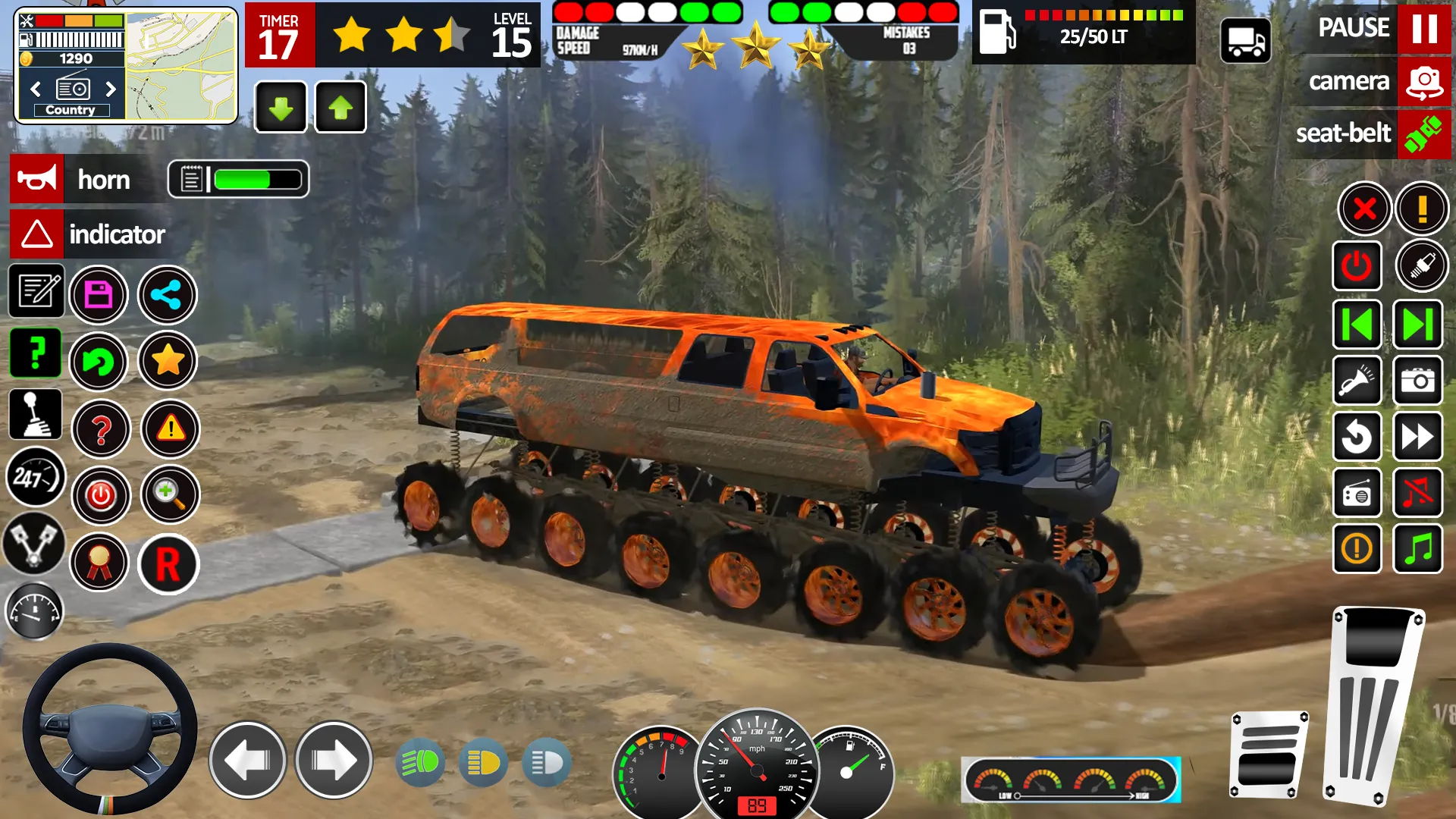Activate the hazard indicator button

[37, 234]
